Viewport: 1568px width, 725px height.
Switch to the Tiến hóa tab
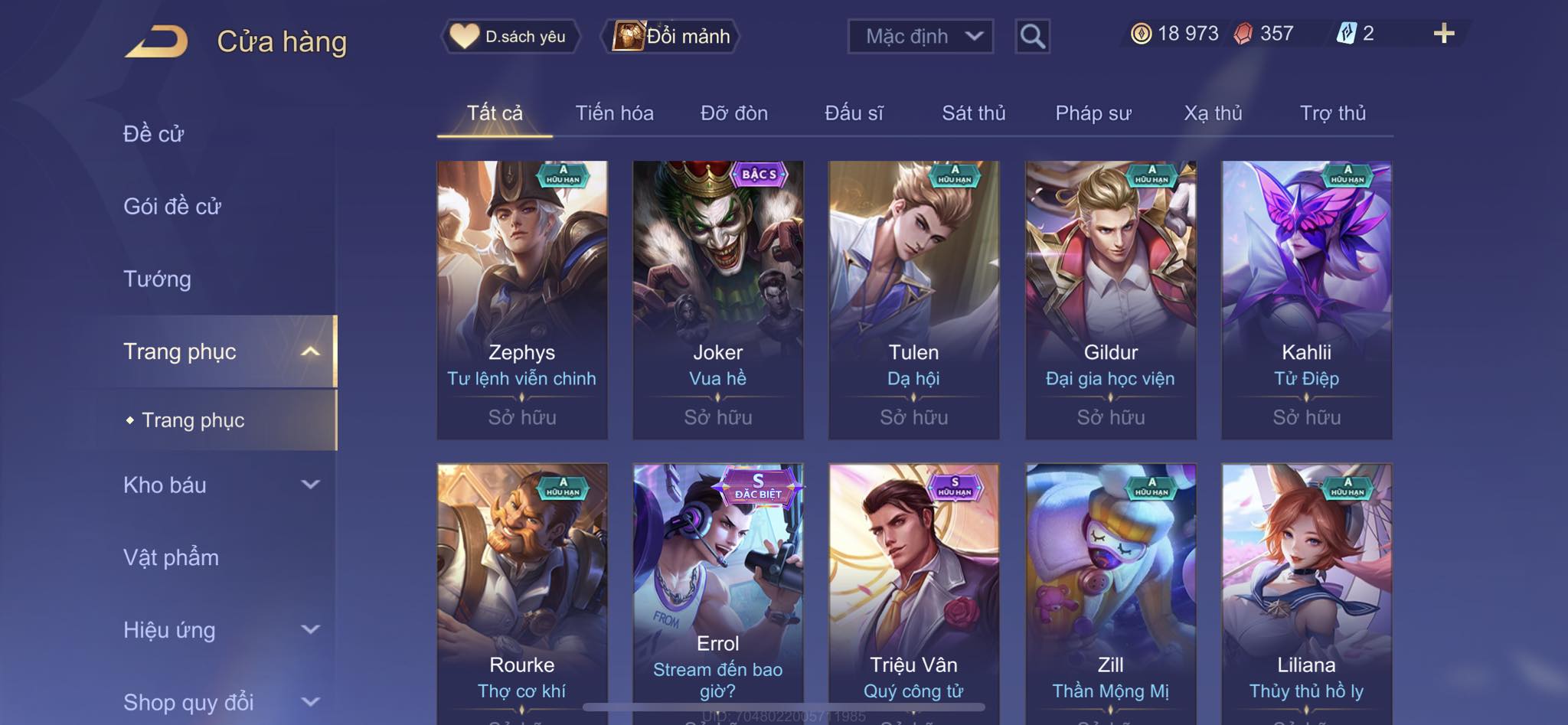click(614, 113)
